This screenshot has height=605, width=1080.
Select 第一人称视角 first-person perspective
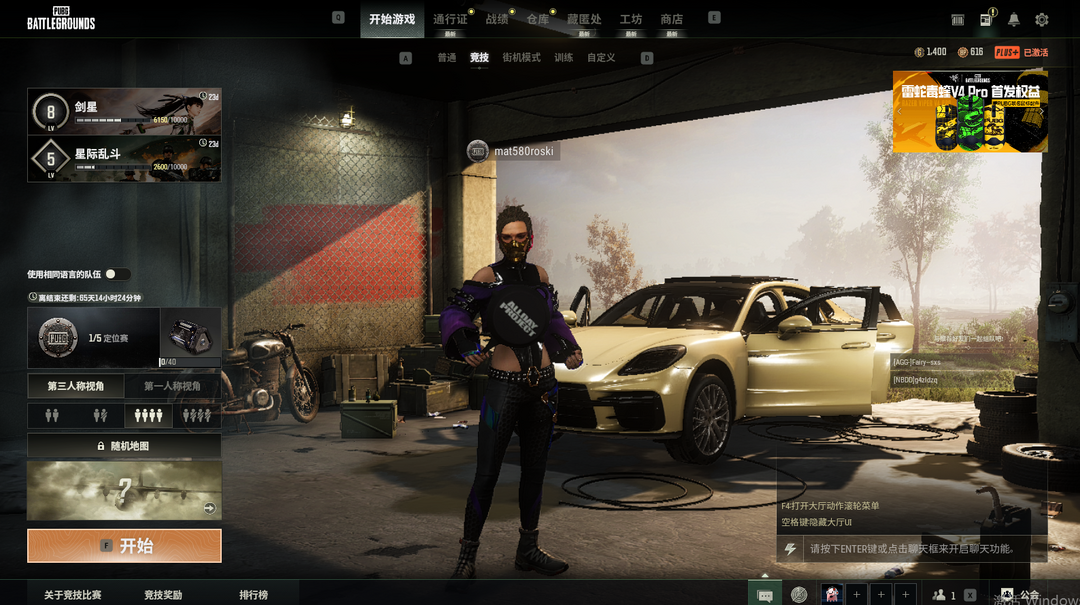(x=172, y=386)
